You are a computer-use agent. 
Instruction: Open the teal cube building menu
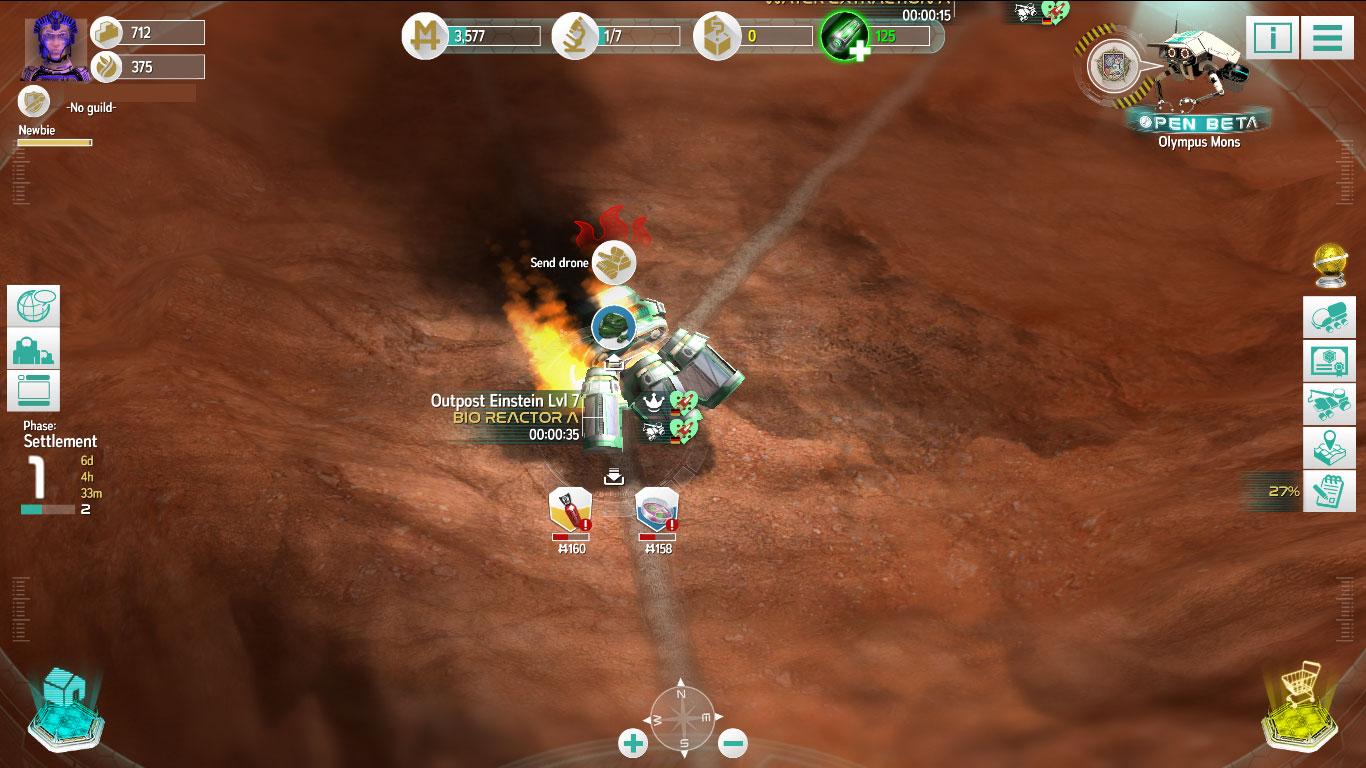pyautogui.click(x=67, y=707)
